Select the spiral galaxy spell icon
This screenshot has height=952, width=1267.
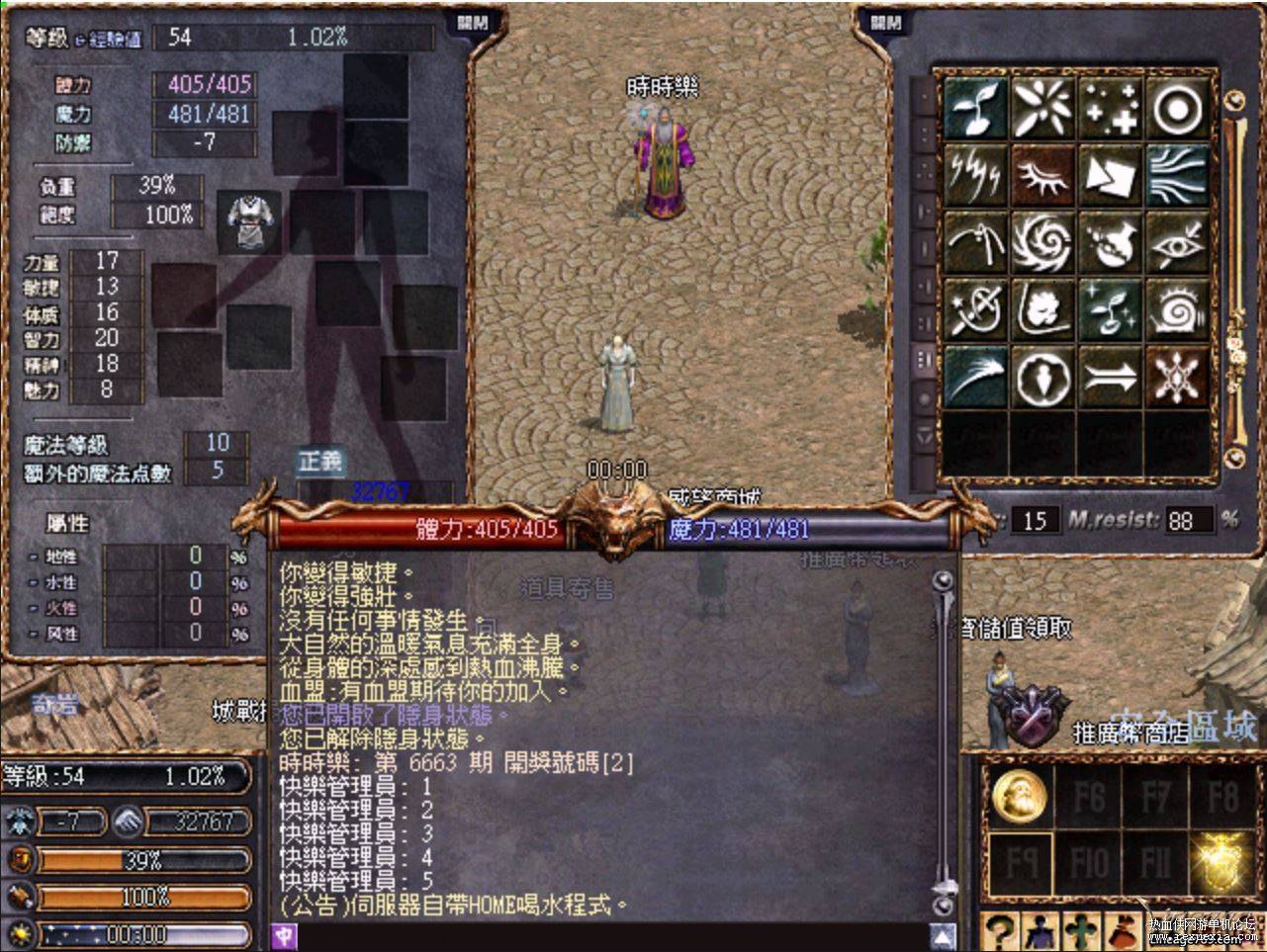[x=1043, y=242]
